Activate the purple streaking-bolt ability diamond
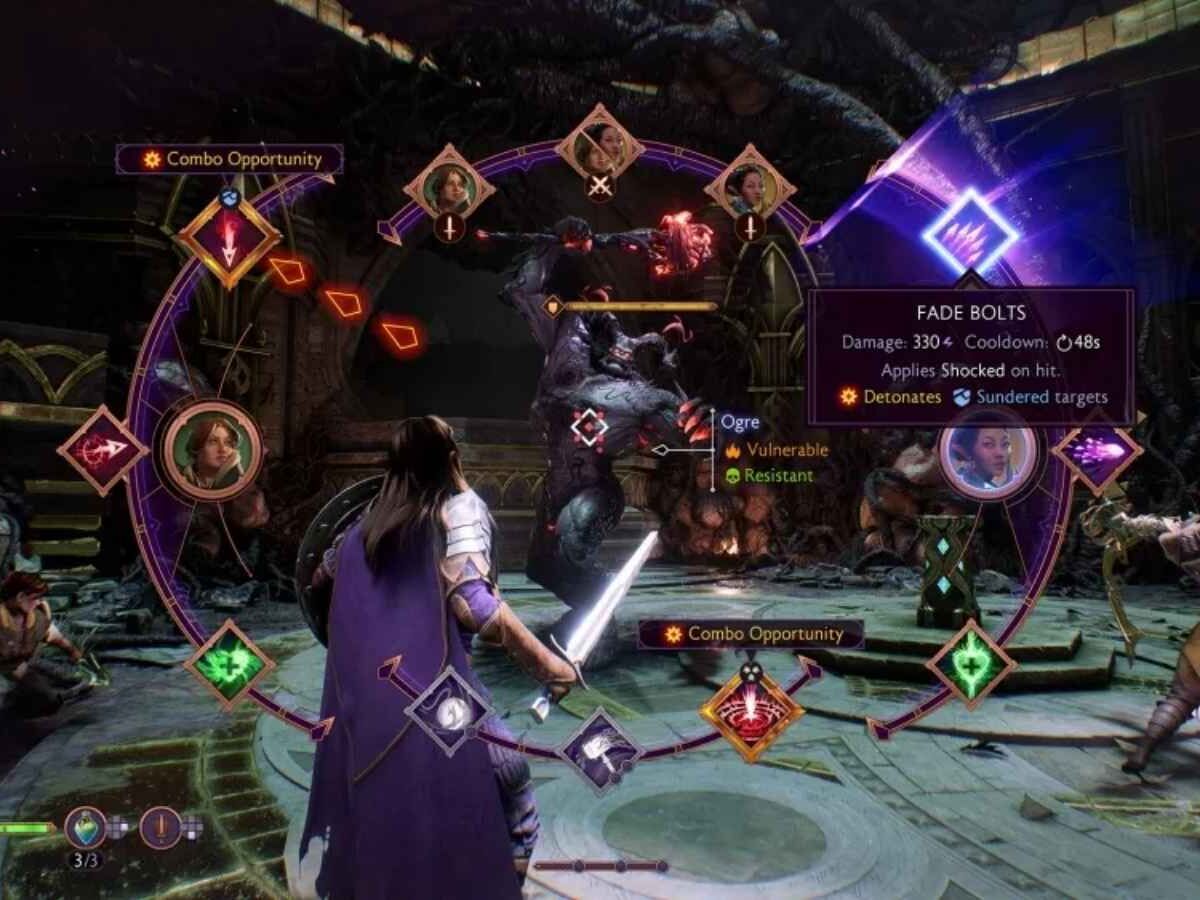This screenshot has height=900, width=1200. pos(1097,450)
